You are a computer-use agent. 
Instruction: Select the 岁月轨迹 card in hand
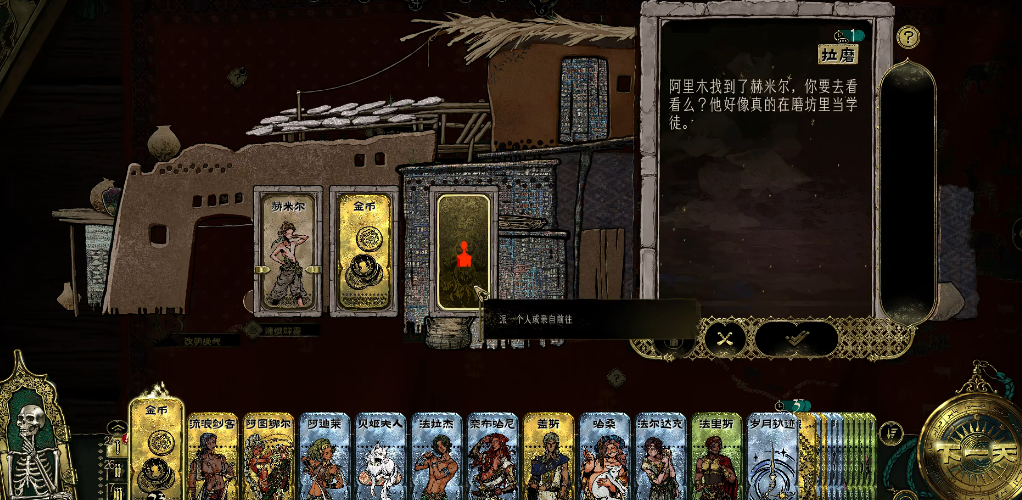772,457
